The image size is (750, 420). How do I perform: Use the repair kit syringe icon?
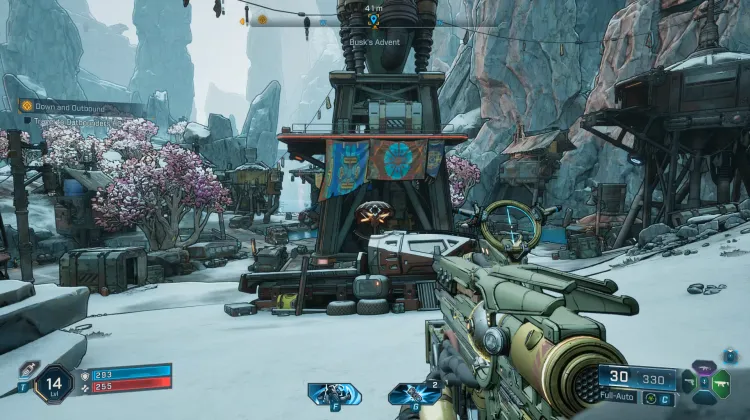point(28,368)
